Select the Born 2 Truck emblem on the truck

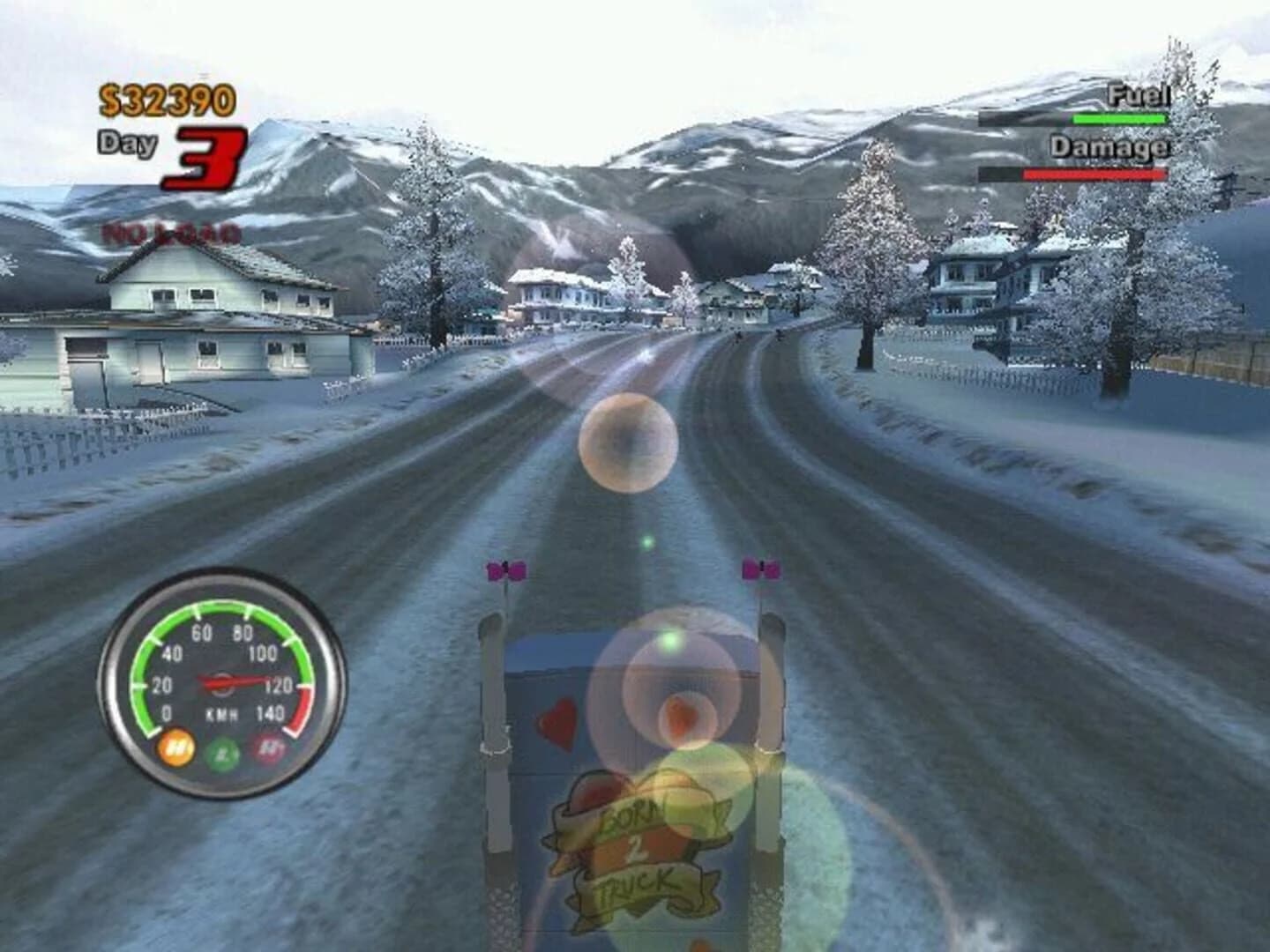click(x=638, y=851)
